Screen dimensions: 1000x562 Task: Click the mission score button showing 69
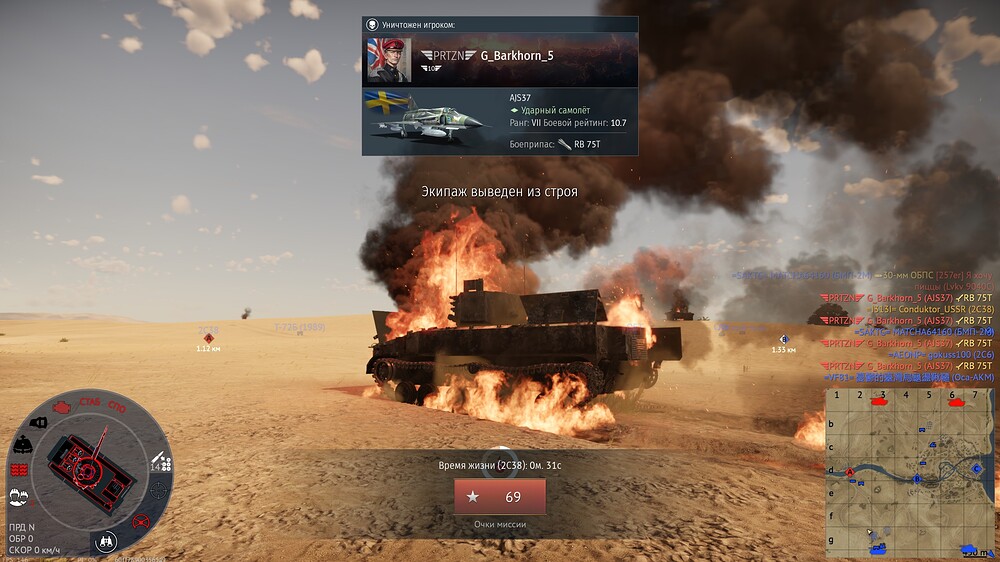click(499, 496)
